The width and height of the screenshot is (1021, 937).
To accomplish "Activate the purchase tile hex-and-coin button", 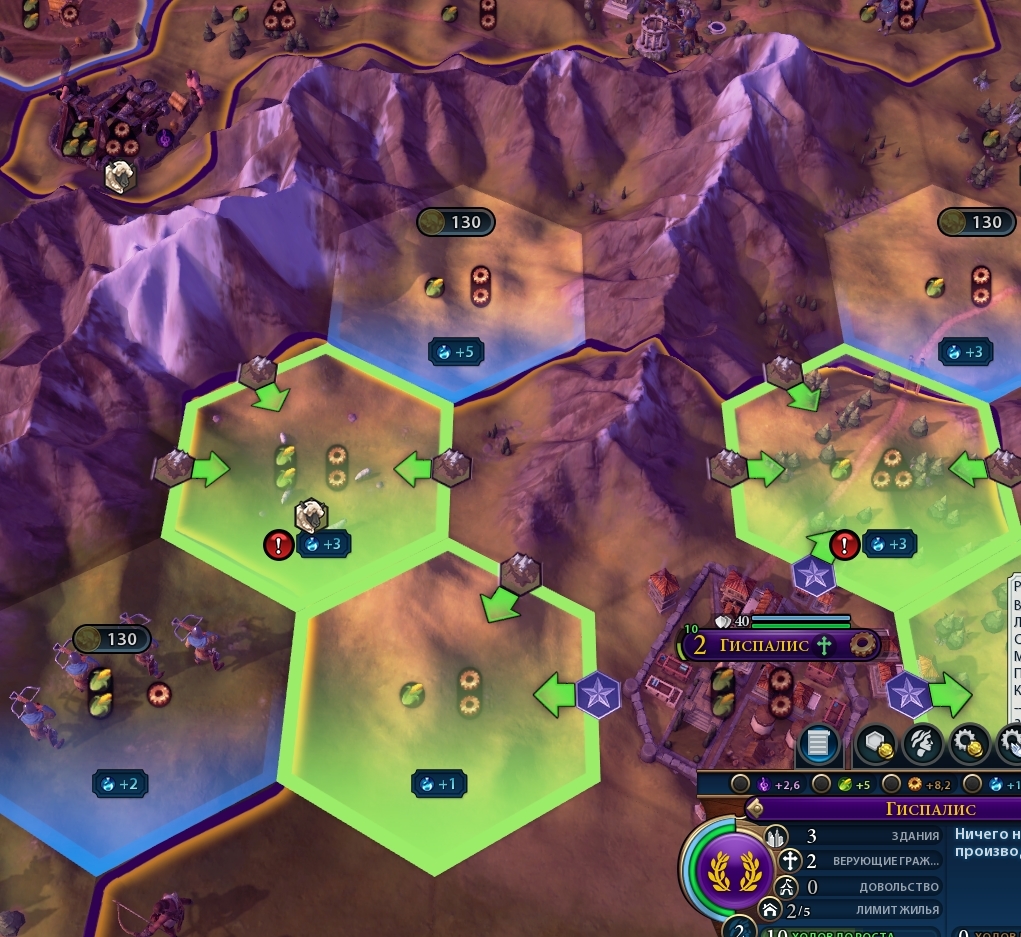I will [x=874, y=743].
